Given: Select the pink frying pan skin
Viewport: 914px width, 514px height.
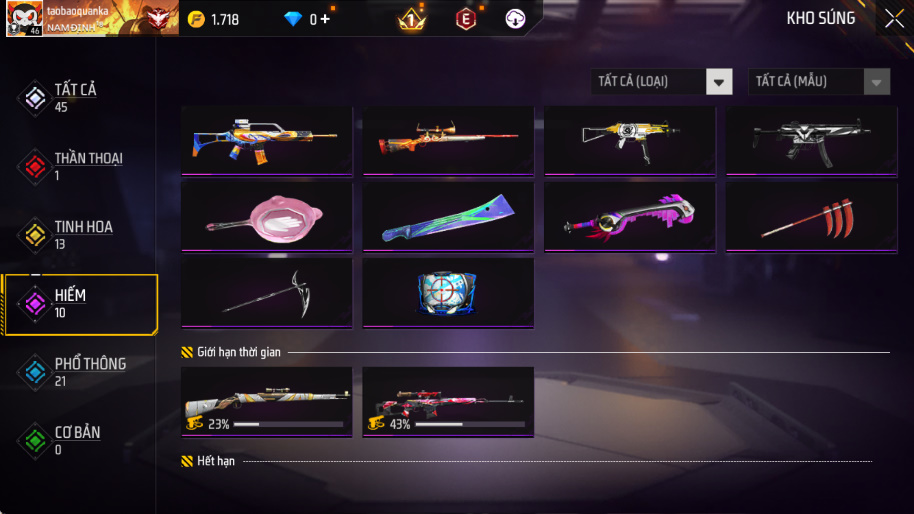Looking at the screenshot, I should coord(267,215).
